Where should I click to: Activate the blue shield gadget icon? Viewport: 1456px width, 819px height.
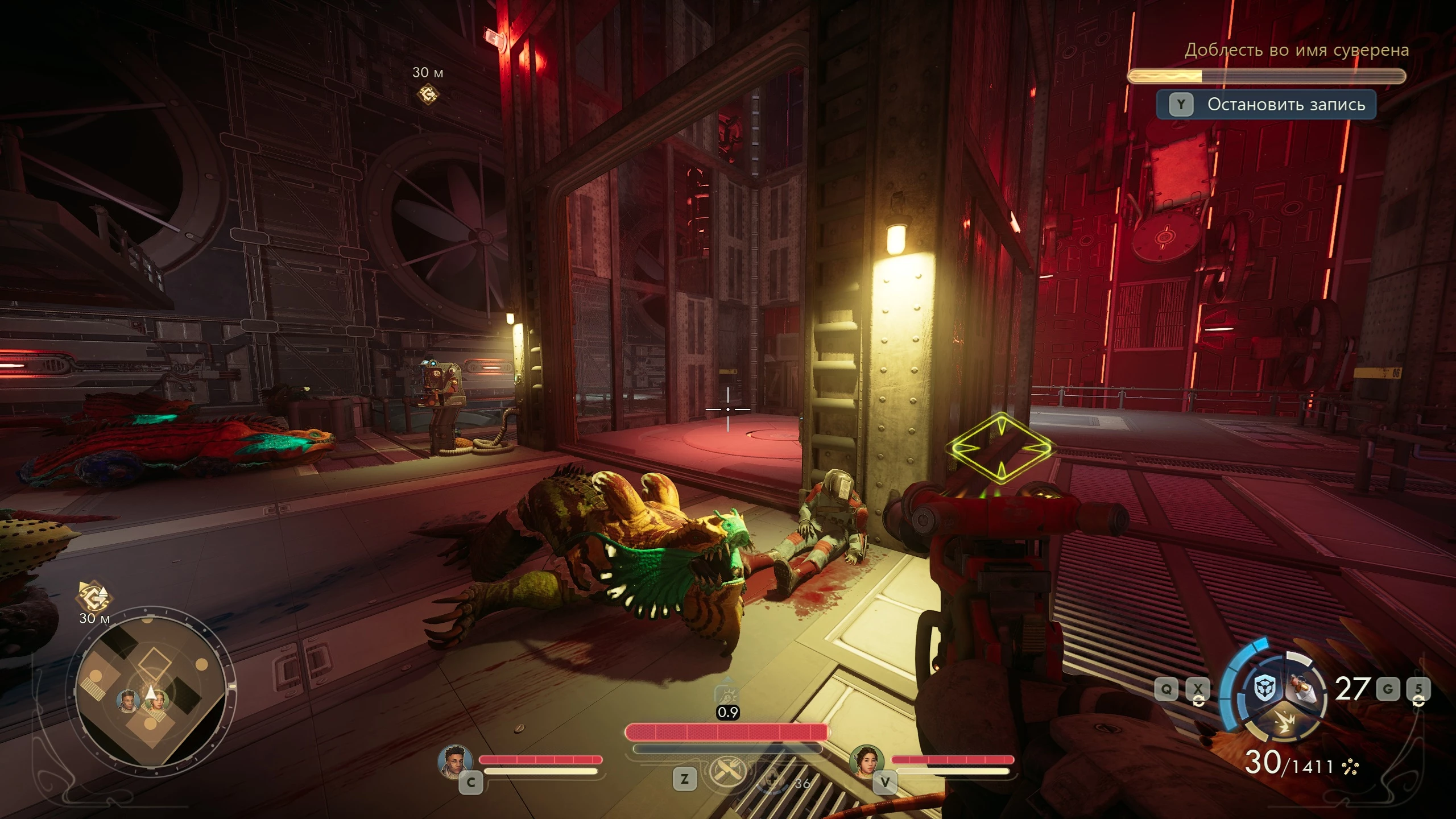1266,688
